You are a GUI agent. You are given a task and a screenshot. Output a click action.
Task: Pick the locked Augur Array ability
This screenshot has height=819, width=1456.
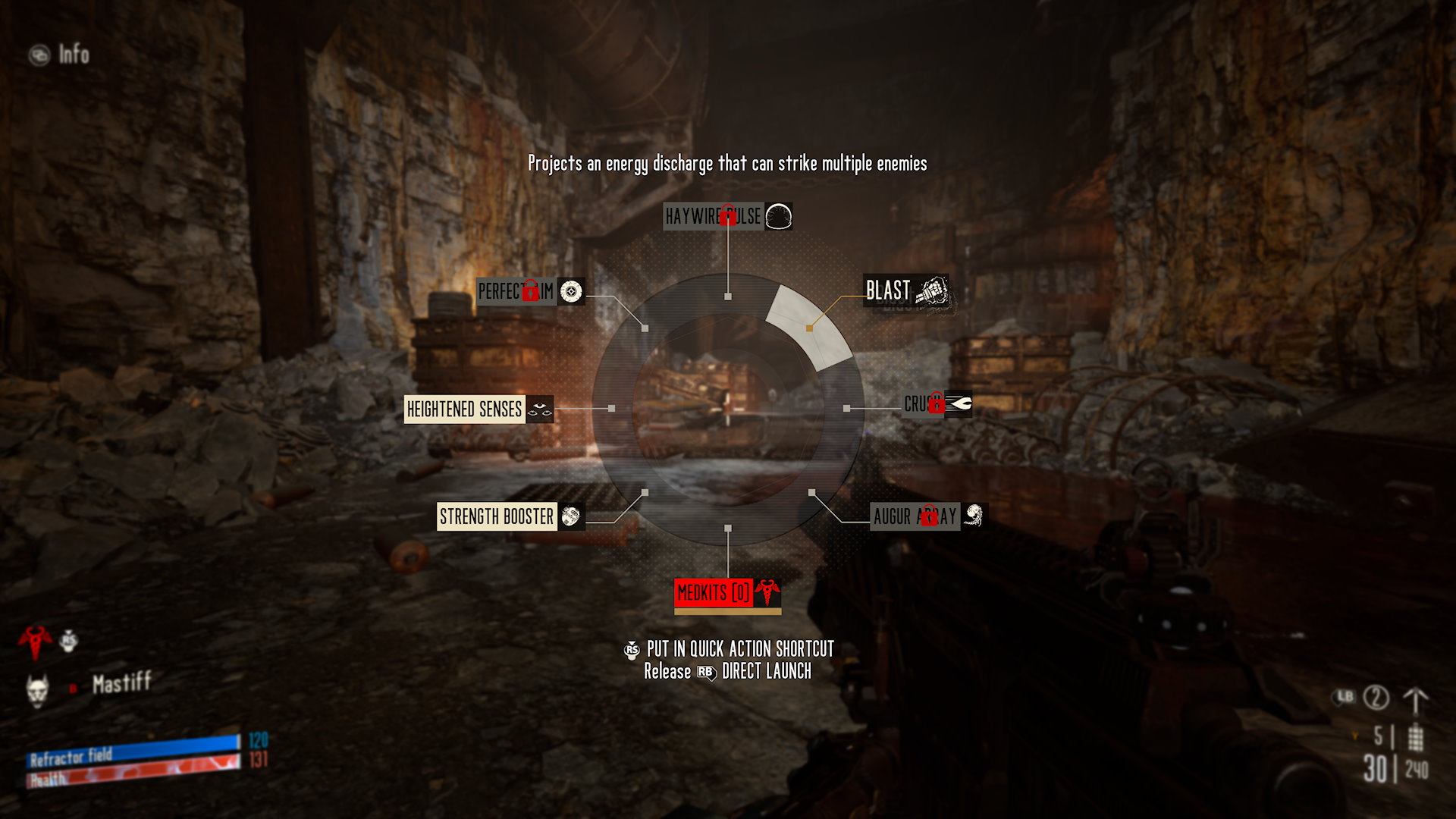point(927,516)
